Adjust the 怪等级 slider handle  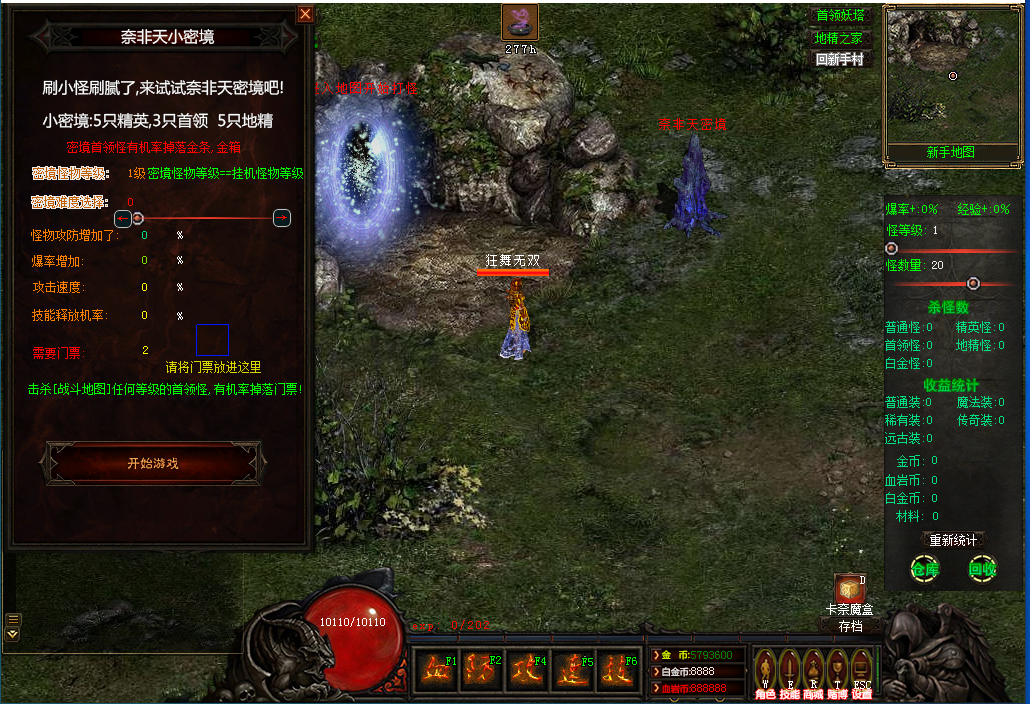(891, 248)
